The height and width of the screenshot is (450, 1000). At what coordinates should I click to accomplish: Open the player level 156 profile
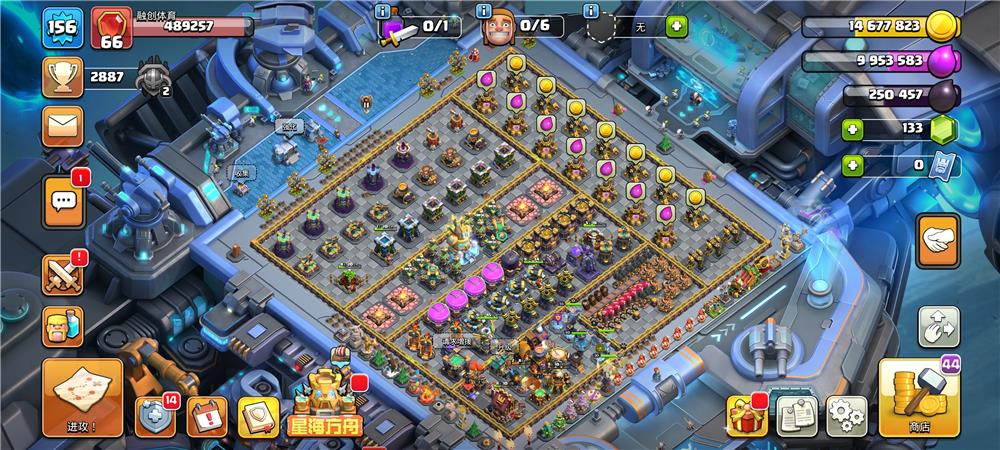[61, 28]
